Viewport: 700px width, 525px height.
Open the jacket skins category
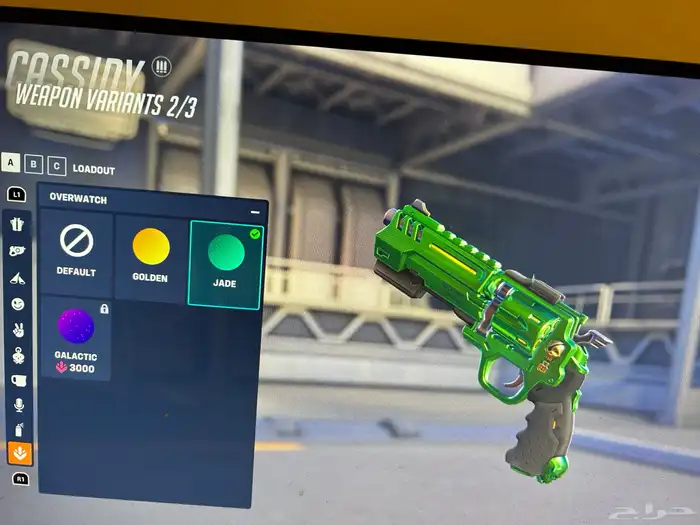click(x=18, y=224)
